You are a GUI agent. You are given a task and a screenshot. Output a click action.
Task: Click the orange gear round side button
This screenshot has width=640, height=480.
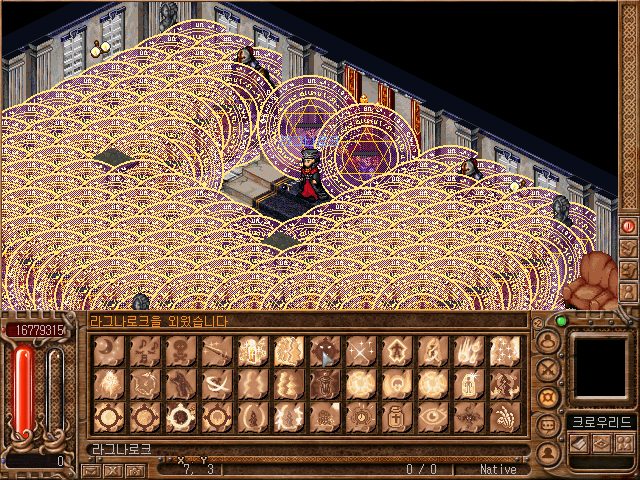pos(548,396)
